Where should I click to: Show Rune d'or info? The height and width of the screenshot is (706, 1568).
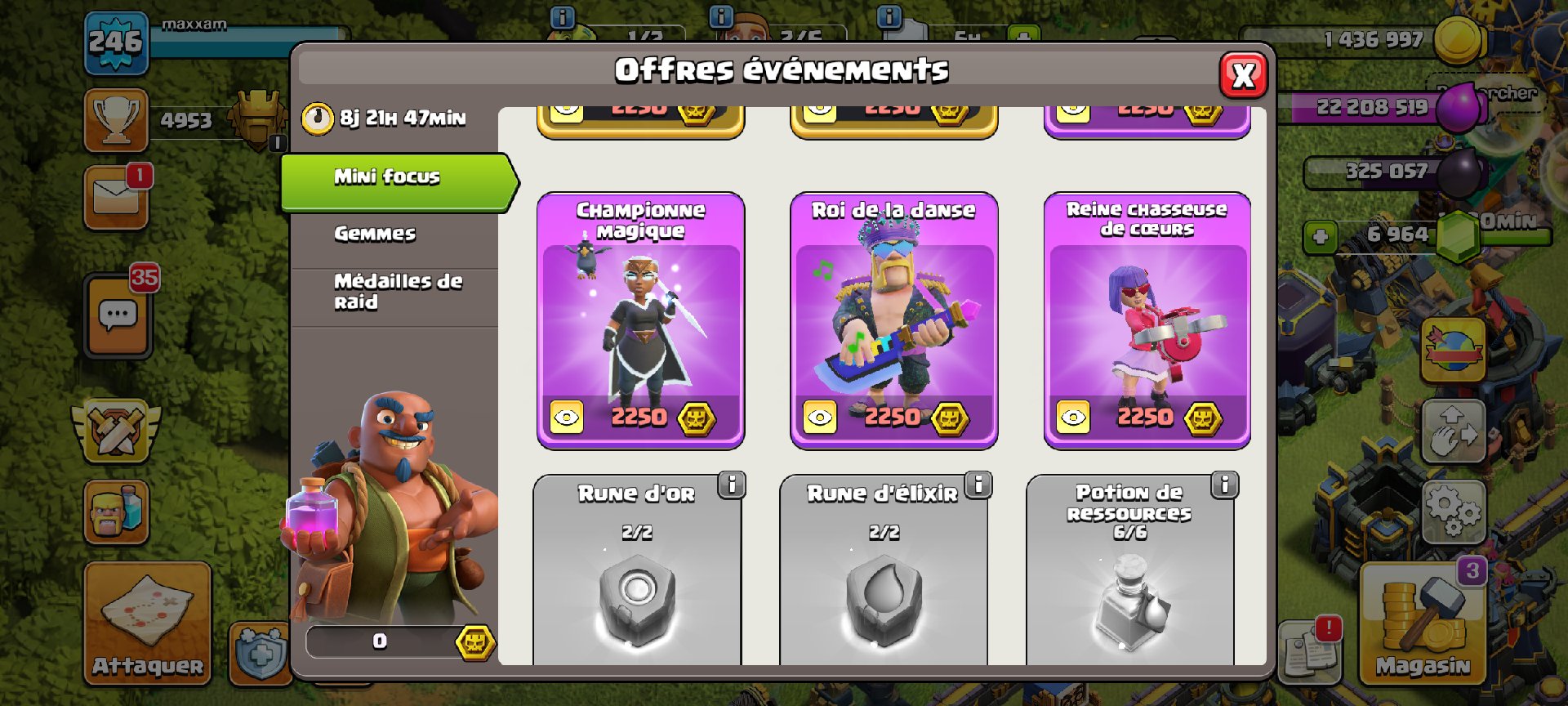click(732, 485)
